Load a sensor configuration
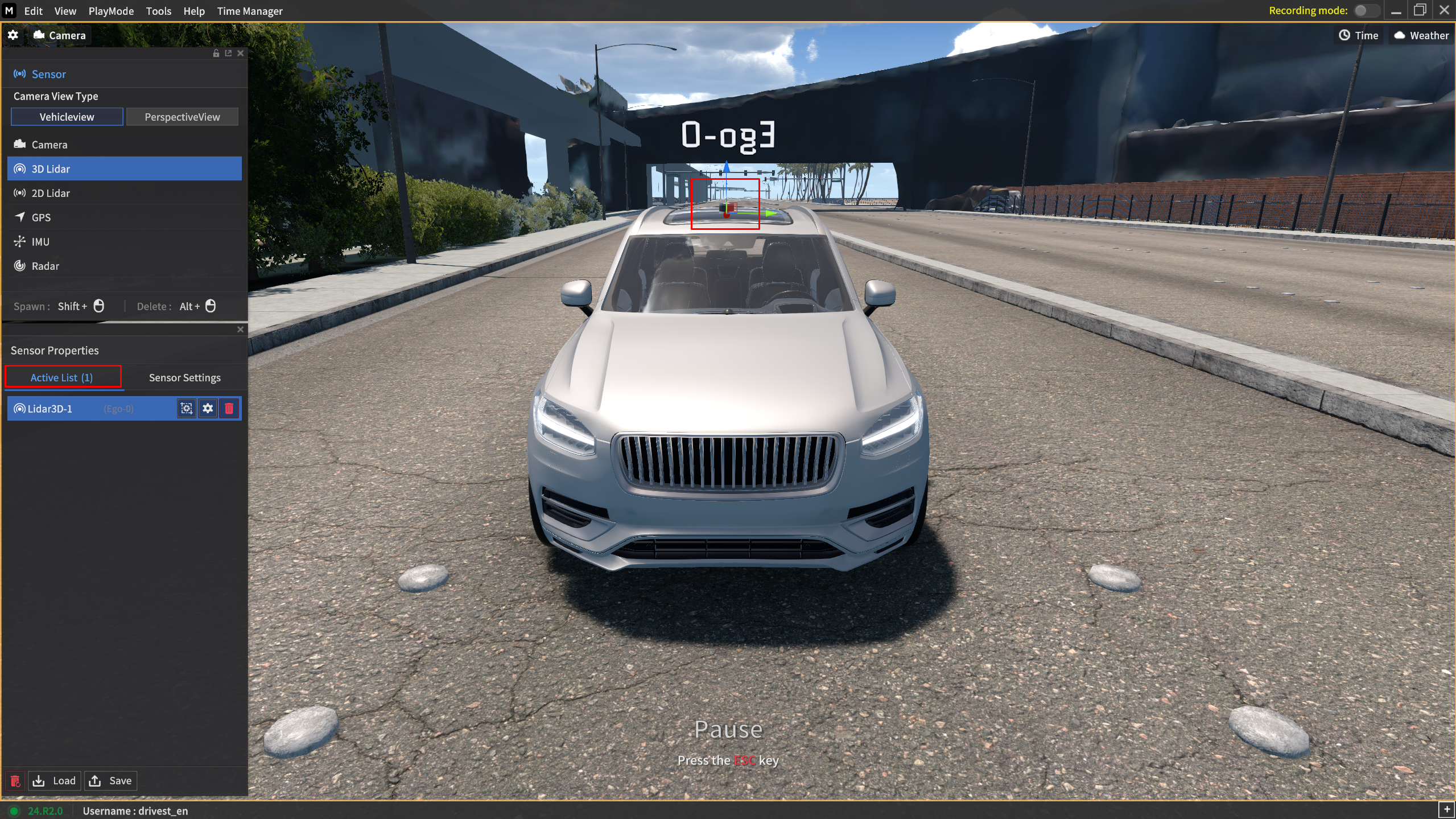Image resolution: width=1456 pixels, height=819 pixels. 55,781
